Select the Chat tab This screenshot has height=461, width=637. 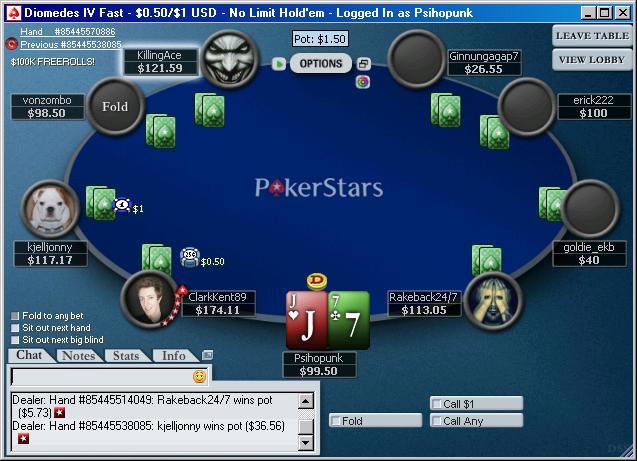point(29,355)
